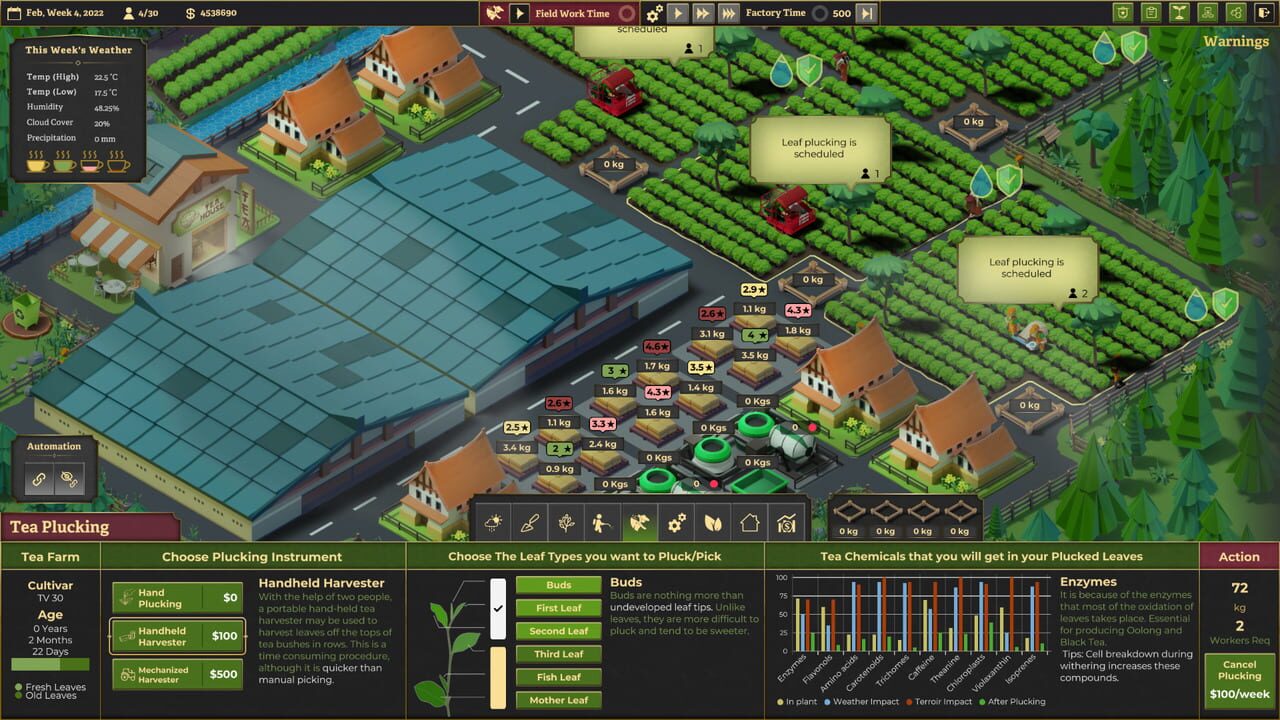
Task: Open the buildings house tool
Action: [750, 522]
